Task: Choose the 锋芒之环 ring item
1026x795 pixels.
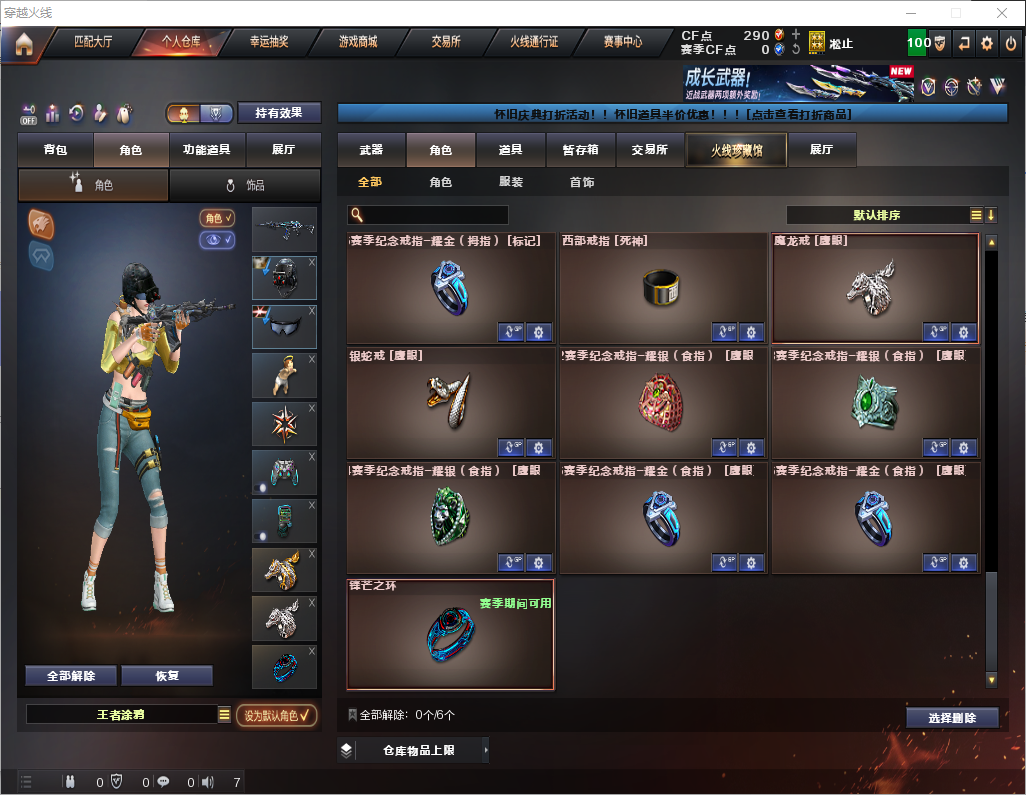Action: [x=450, y=634]
